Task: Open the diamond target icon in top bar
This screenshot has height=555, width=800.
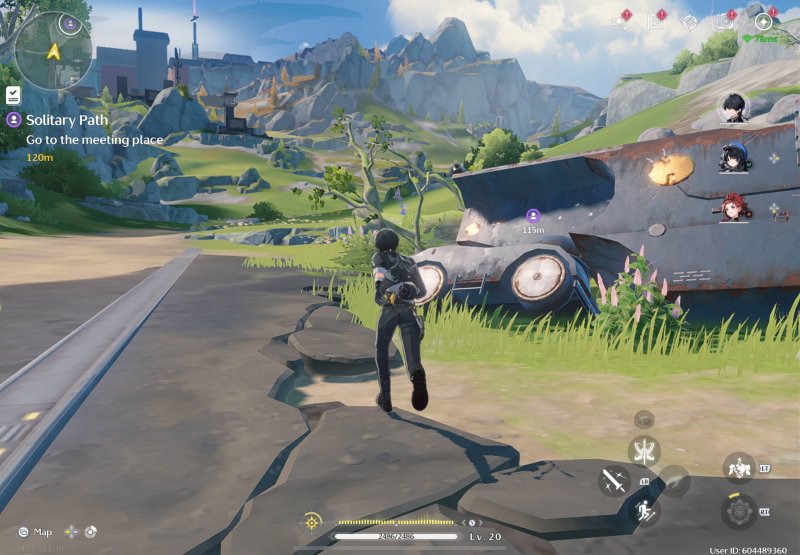Action: (x=690, y=21)
